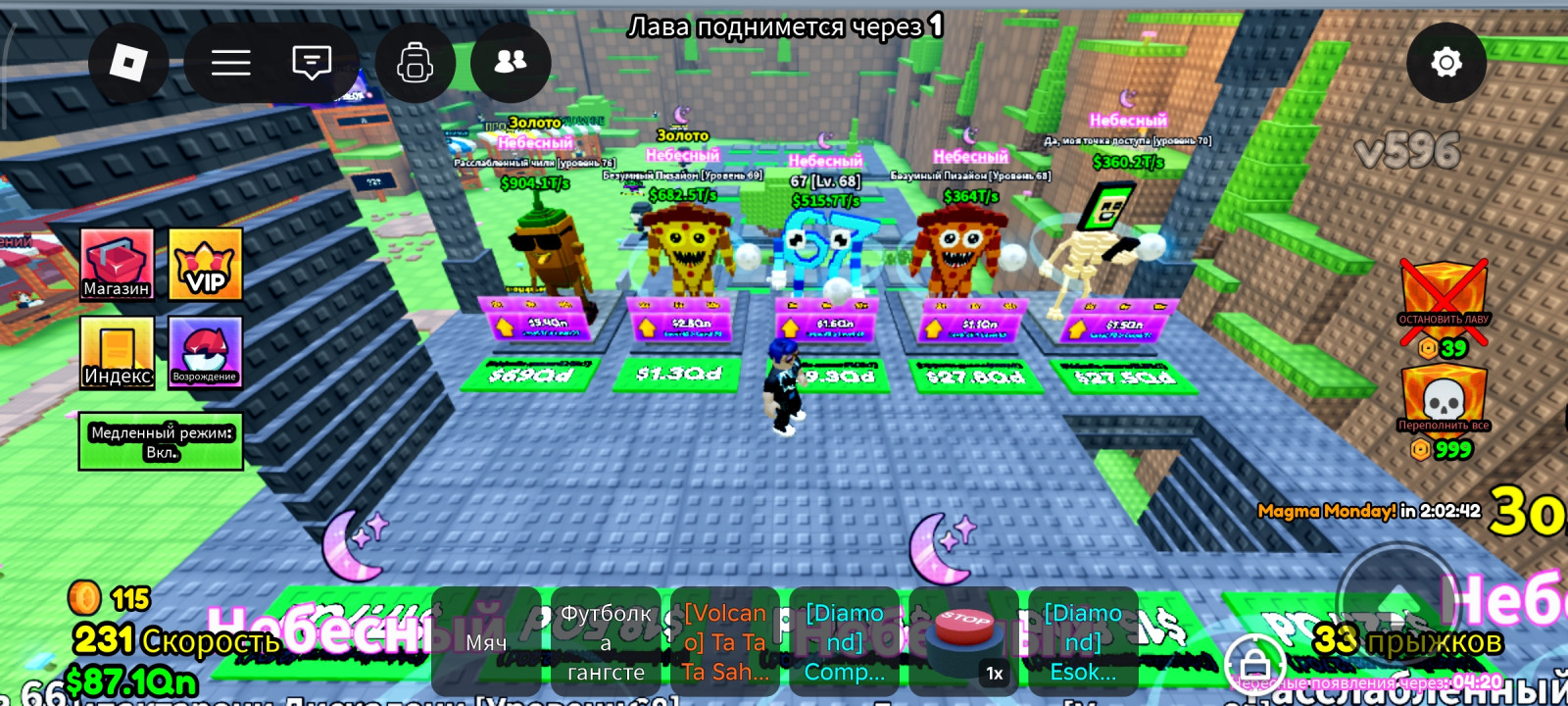The width and height of the screenshot is (1568, 706).
Task: Open the Магазин shop
Action: coord(117,264)
